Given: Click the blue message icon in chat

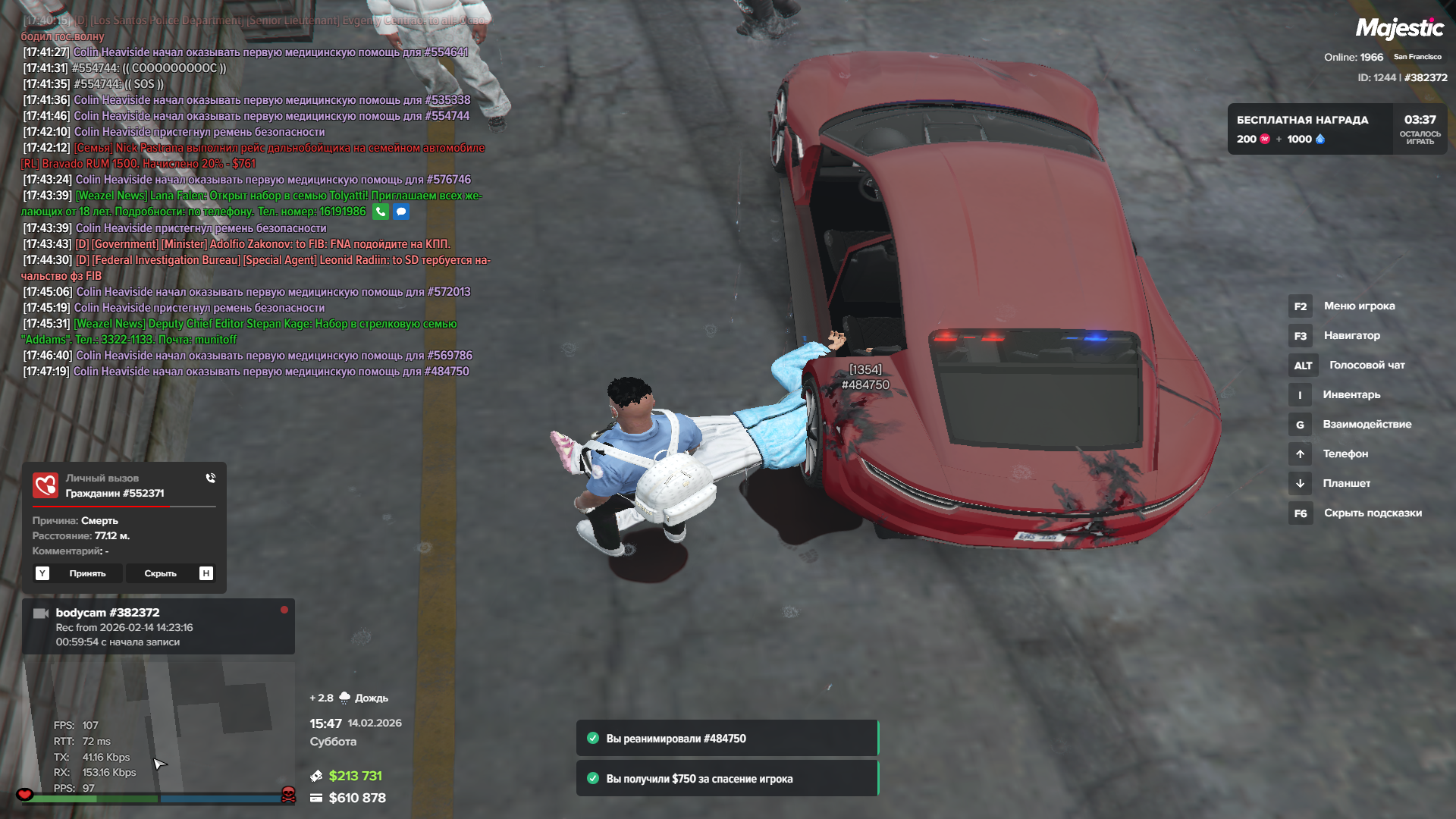Looking at the screenshot, I should [401, 212].
